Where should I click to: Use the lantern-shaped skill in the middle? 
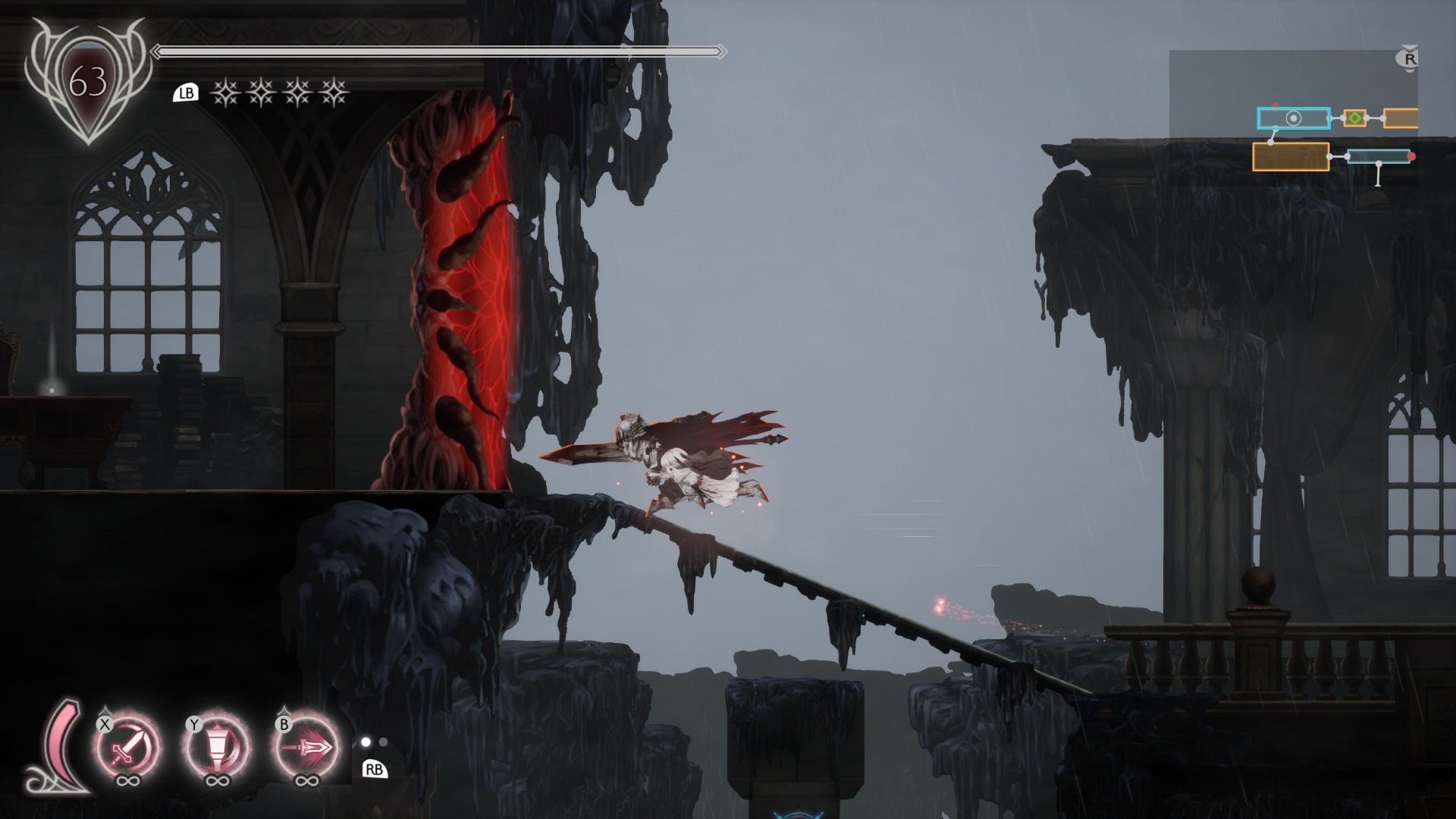click(x=217, y=745)
